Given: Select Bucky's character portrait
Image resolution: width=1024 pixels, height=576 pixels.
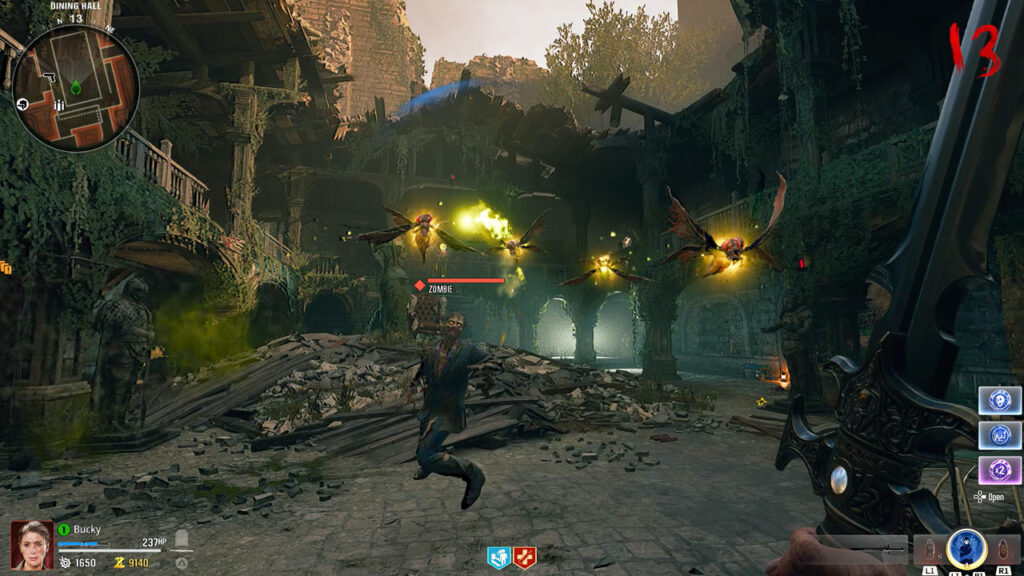Looking at the screenshot, I should click(x=32, y=546).
